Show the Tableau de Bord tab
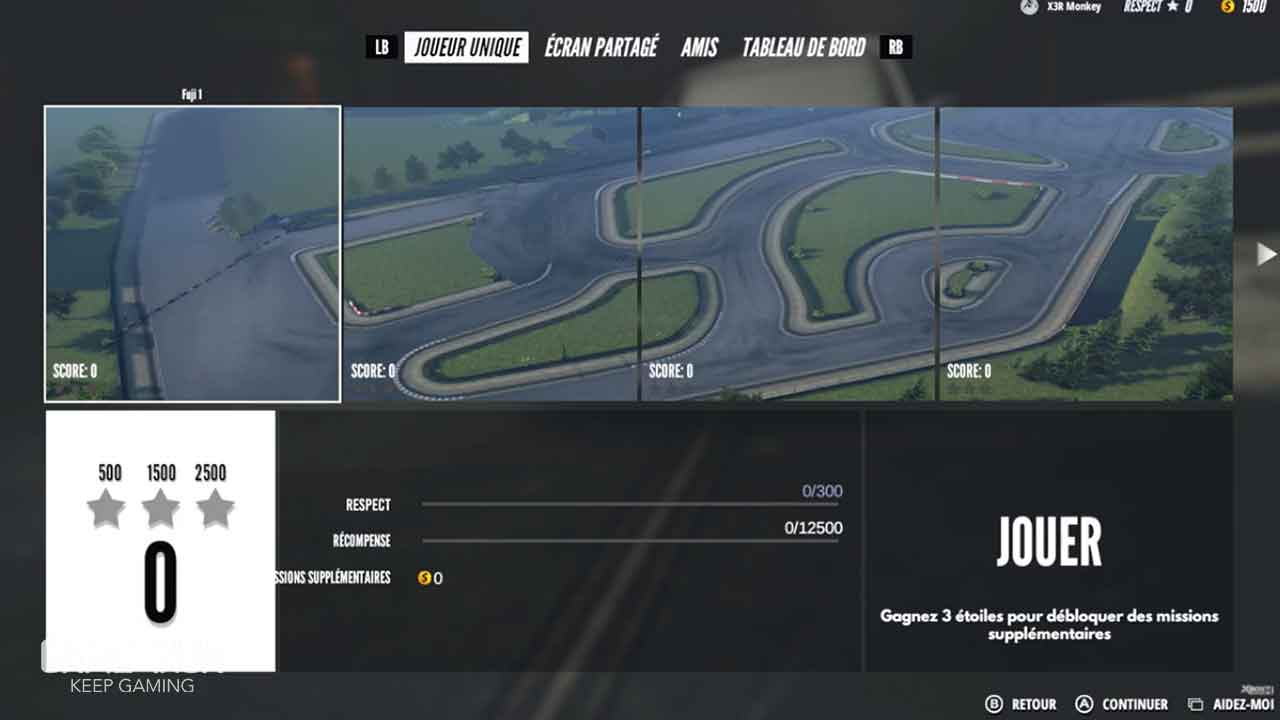1280x720 pixels. [803, 47]
